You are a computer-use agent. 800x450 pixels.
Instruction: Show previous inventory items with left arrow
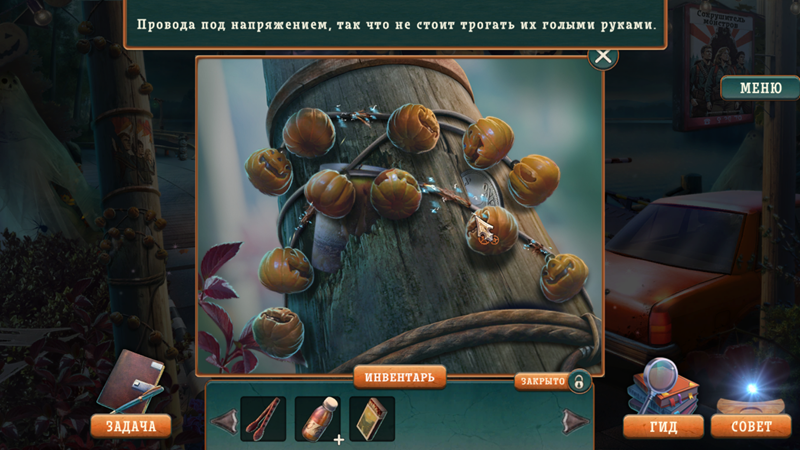coord(225,421)
